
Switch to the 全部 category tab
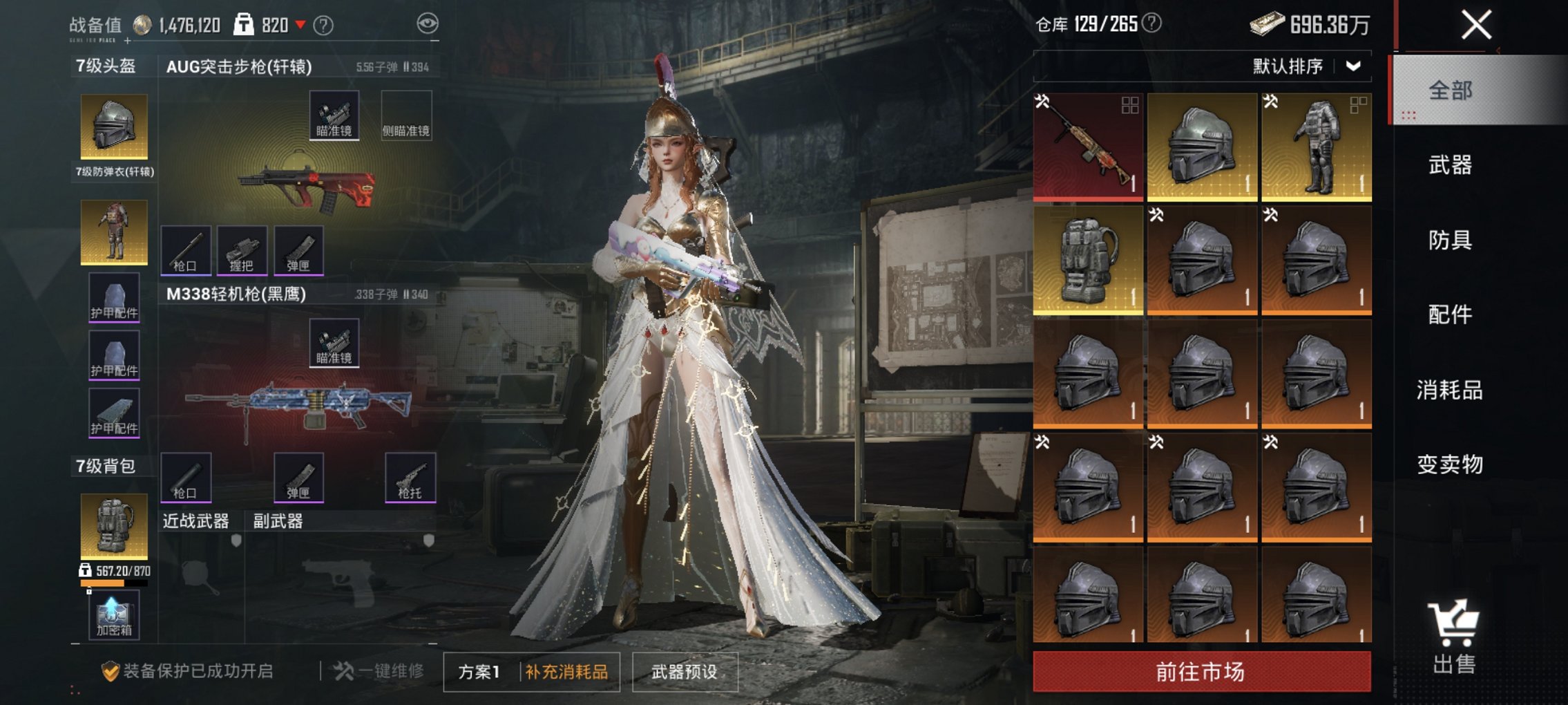pyautogui.click(x=1450, y=91)
